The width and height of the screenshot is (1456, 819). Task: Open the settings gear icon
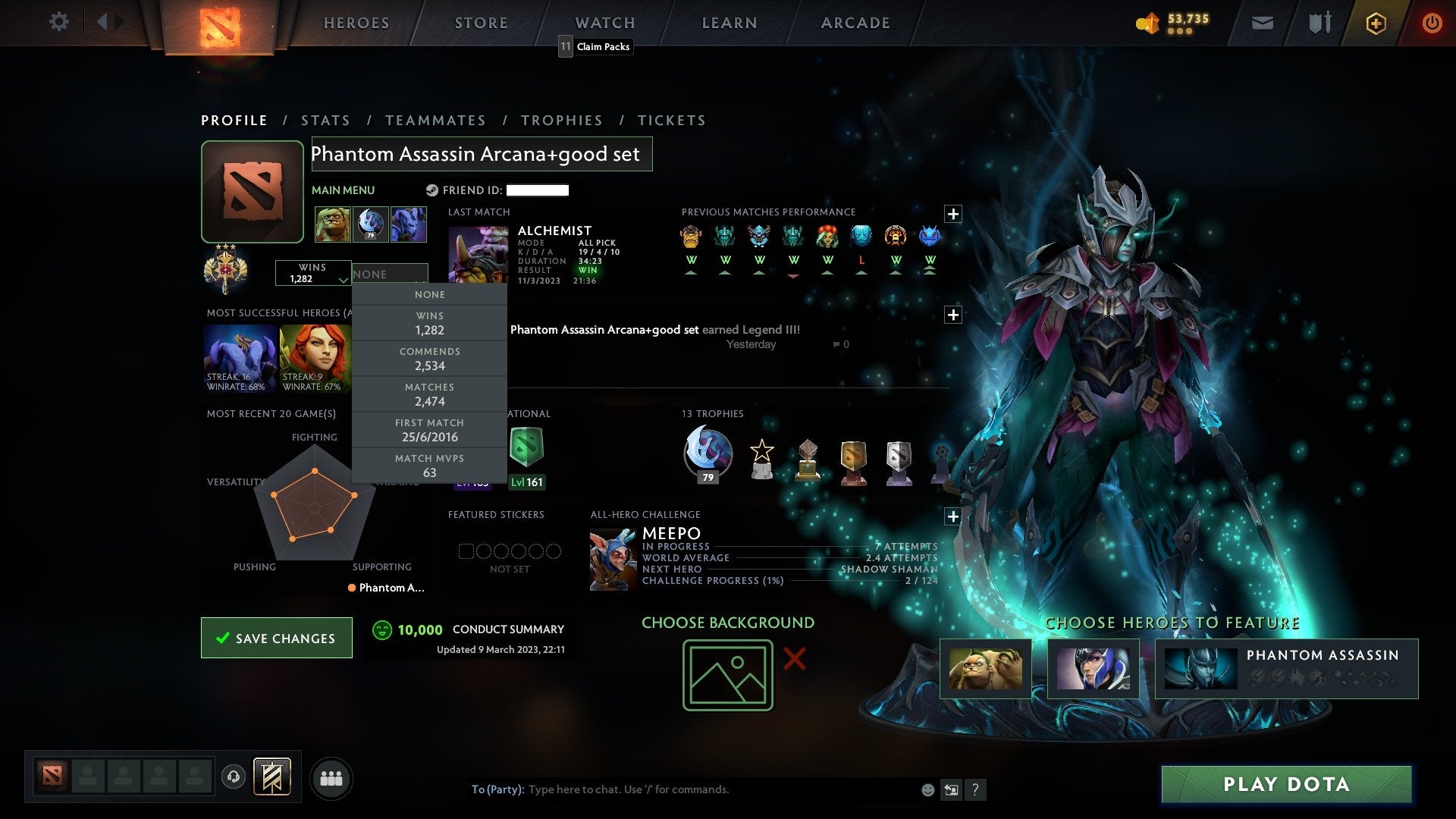pyautogui.click(x=59, y=22)
